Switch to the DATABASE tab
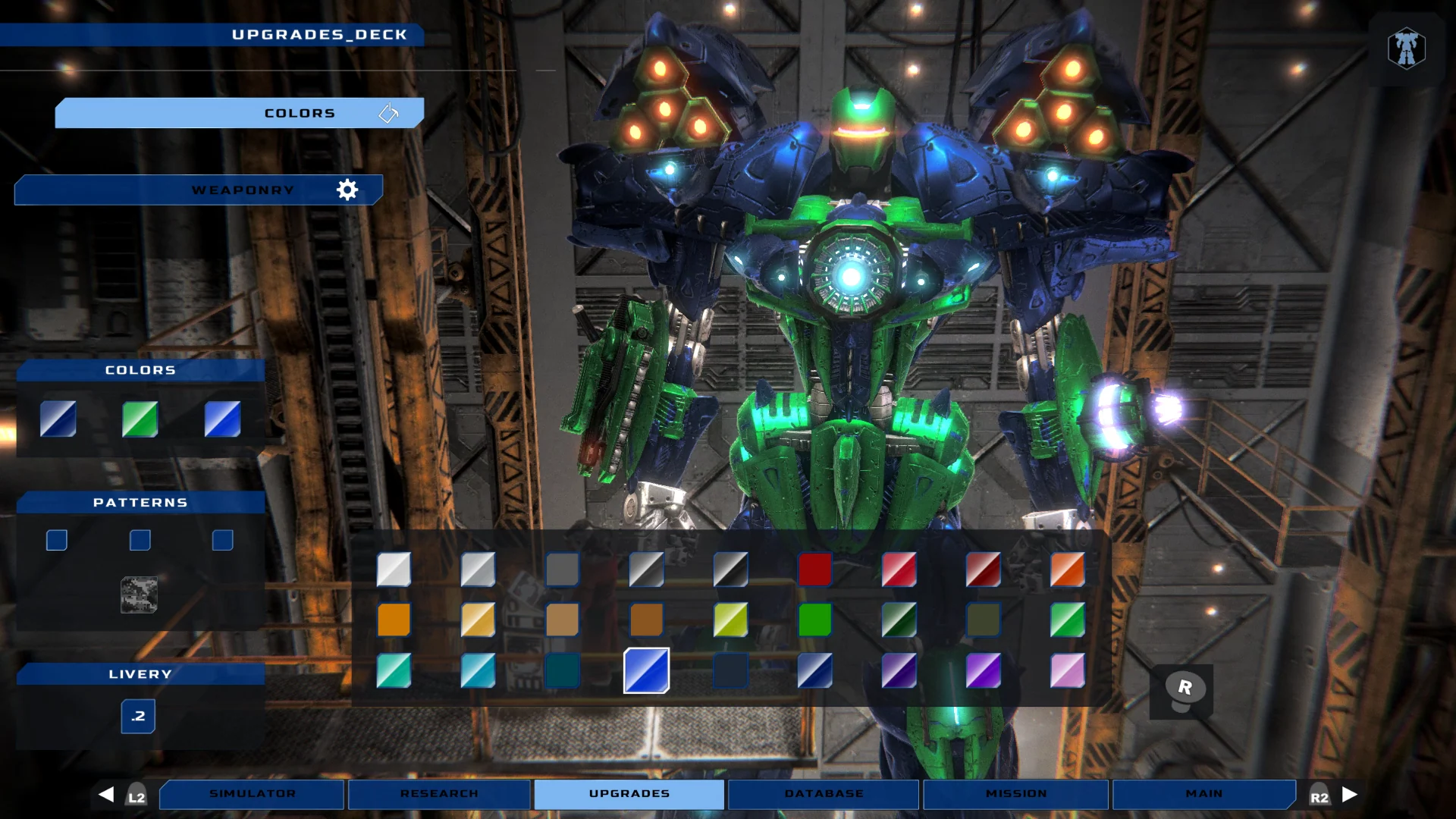This screenshot has height=819, width=1456. click(822, 794)
